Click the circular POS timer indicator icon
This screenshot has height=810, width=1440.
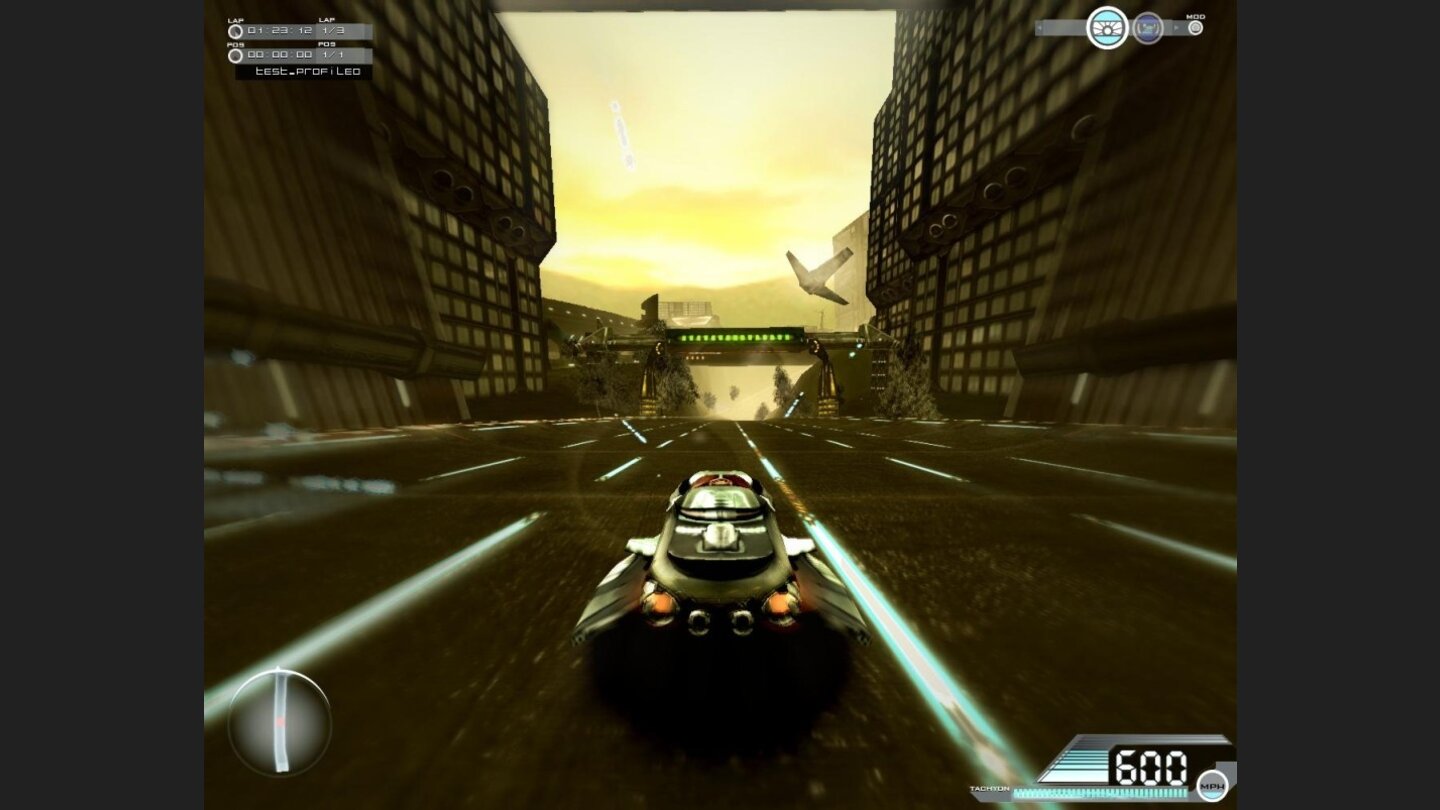[235, 56]
